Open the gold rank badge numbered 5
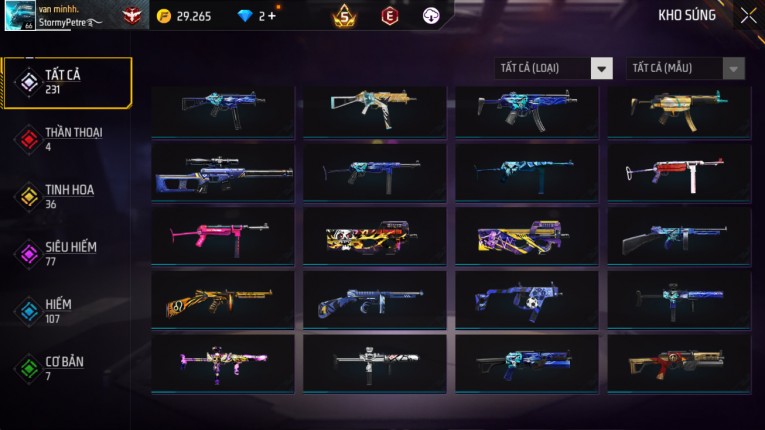This screenshot has width=765, height=430. click(x=344, y=16)
